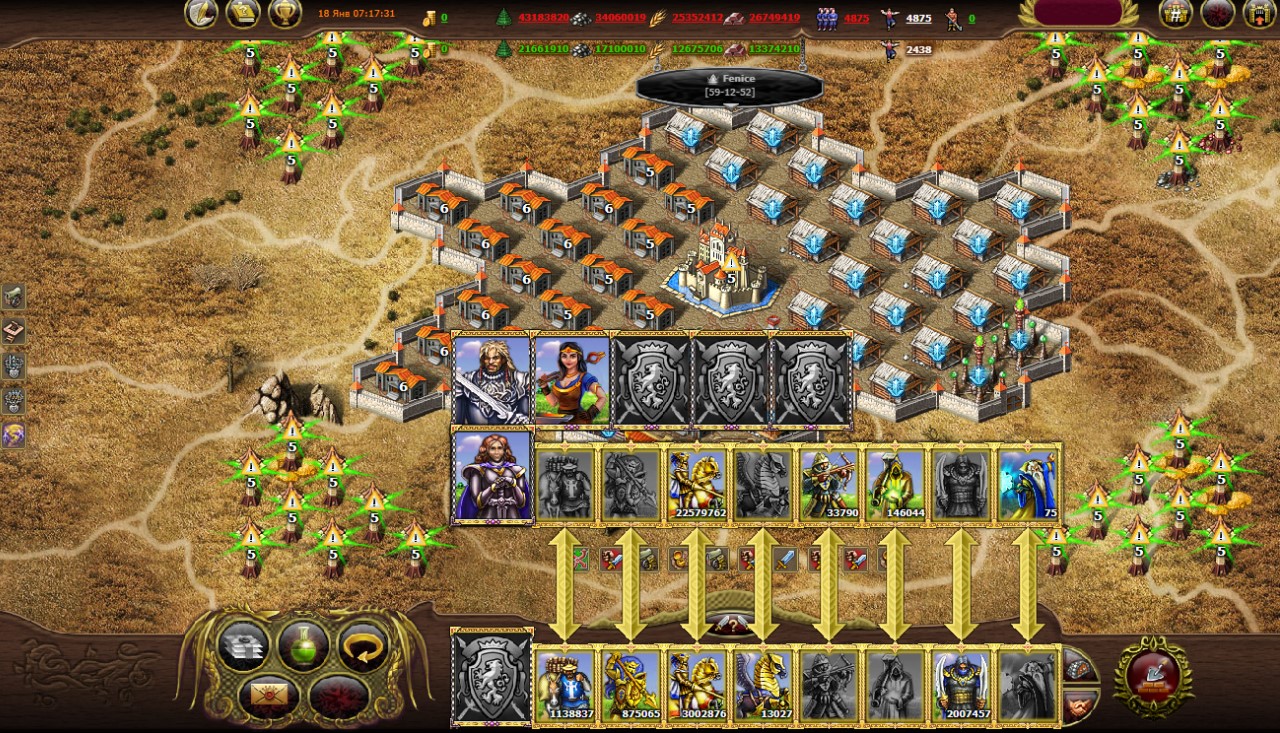The image size is (1280, 733).
Task: Choose the purple-caped armored hero portrait
Action: [x=493, y=476]
